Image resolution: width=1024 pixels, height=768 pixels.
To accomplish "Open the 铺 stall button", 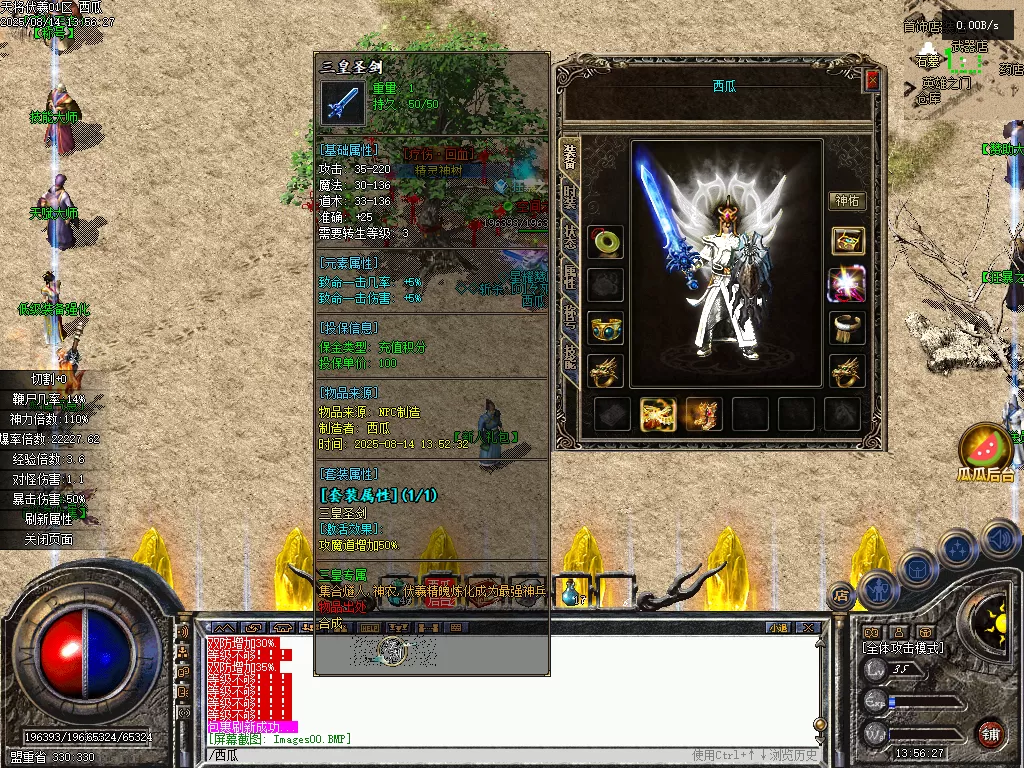I will coord(990,733).
